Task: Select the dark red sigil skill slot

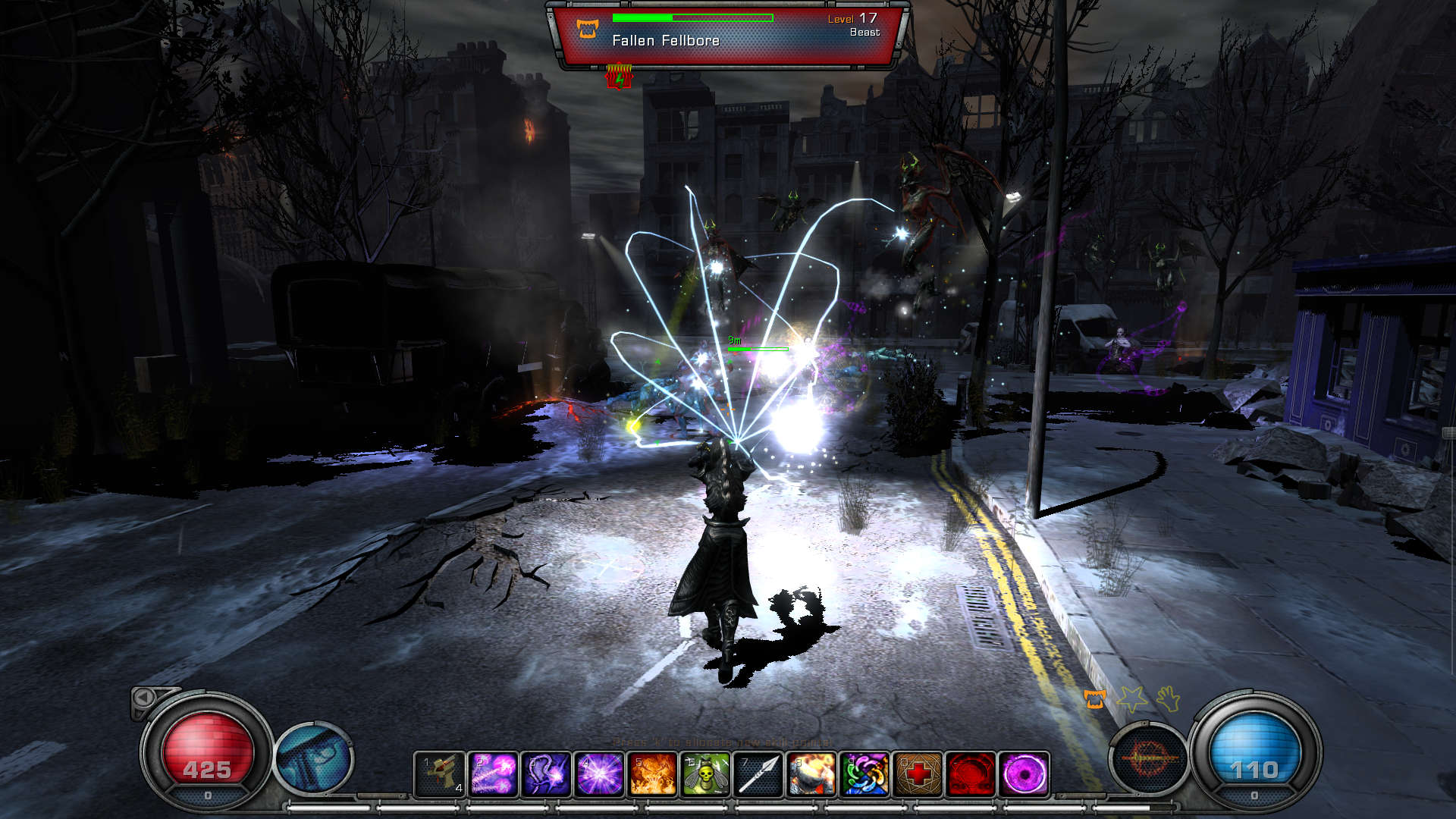Action: click(971, 774)
